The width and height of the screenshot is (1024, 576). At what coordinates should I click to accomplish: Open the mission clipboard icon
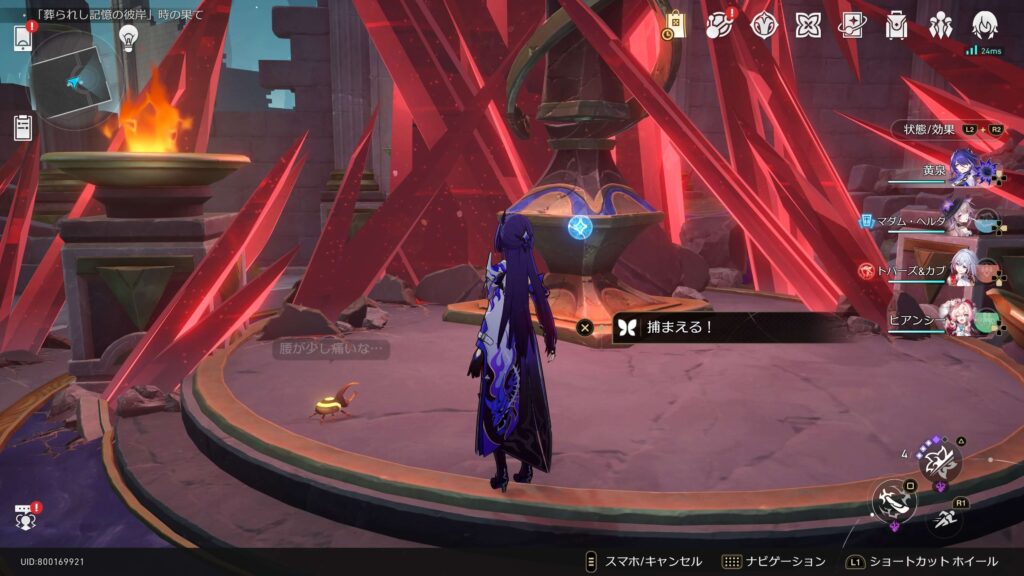point(23,127)
